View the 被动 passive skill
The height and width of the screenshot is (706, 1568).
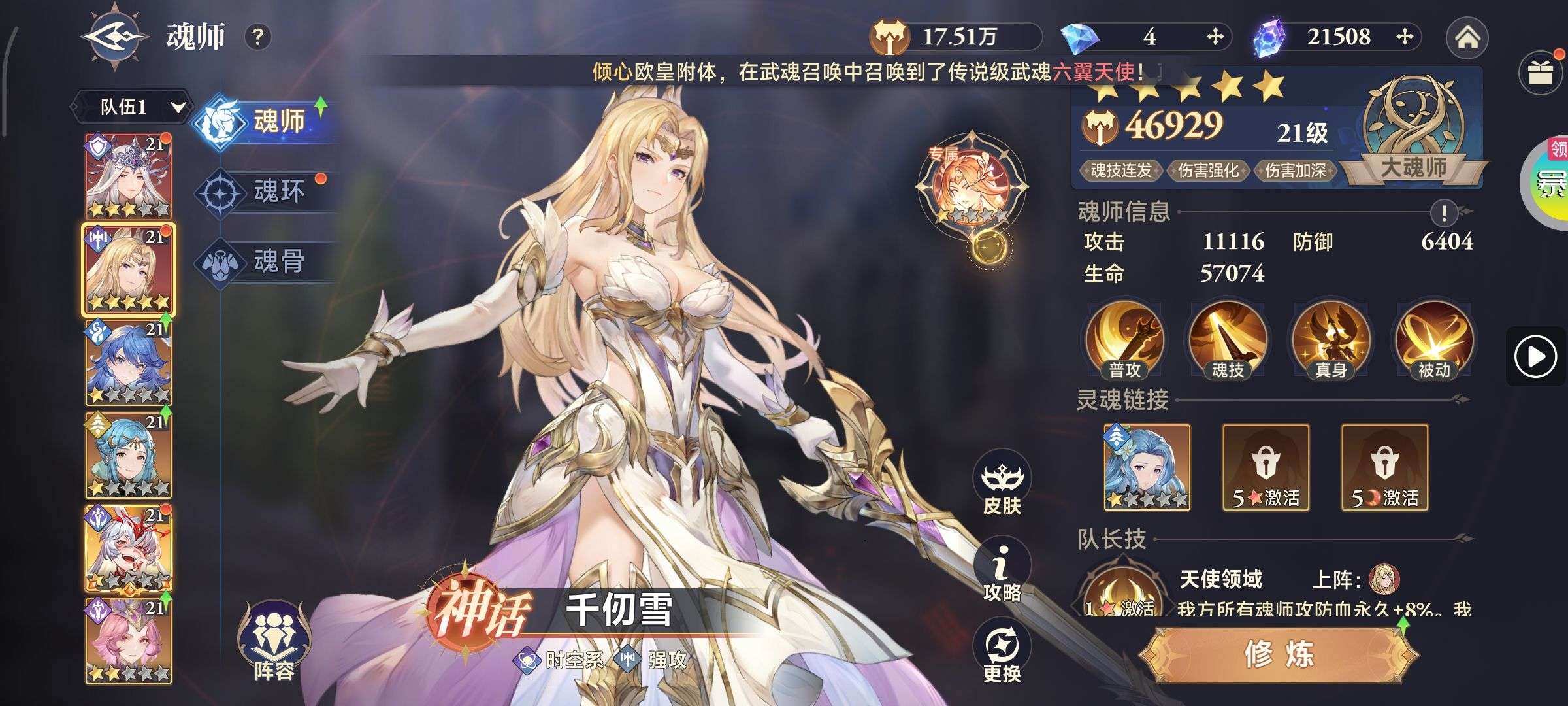(x=1434, y=341)
